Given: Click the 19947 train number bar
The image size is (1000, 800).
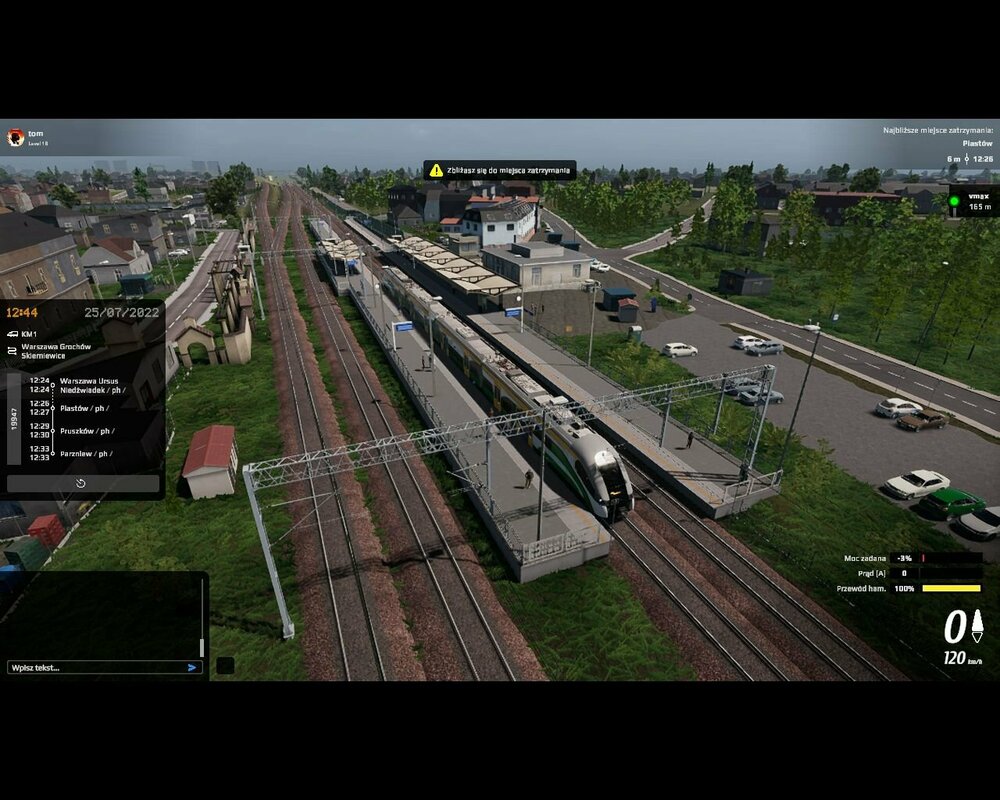Looking at the screenshot, I should [x=13, y=418].
